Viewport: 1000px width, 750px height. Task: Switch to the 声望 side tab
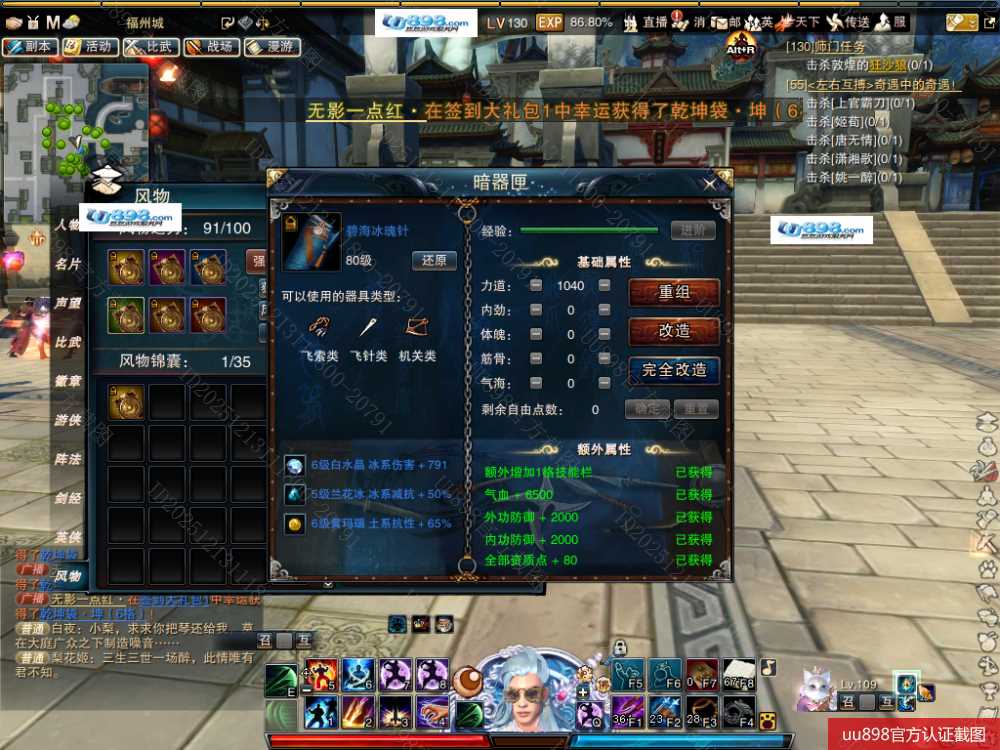click(x=68, y=303)
